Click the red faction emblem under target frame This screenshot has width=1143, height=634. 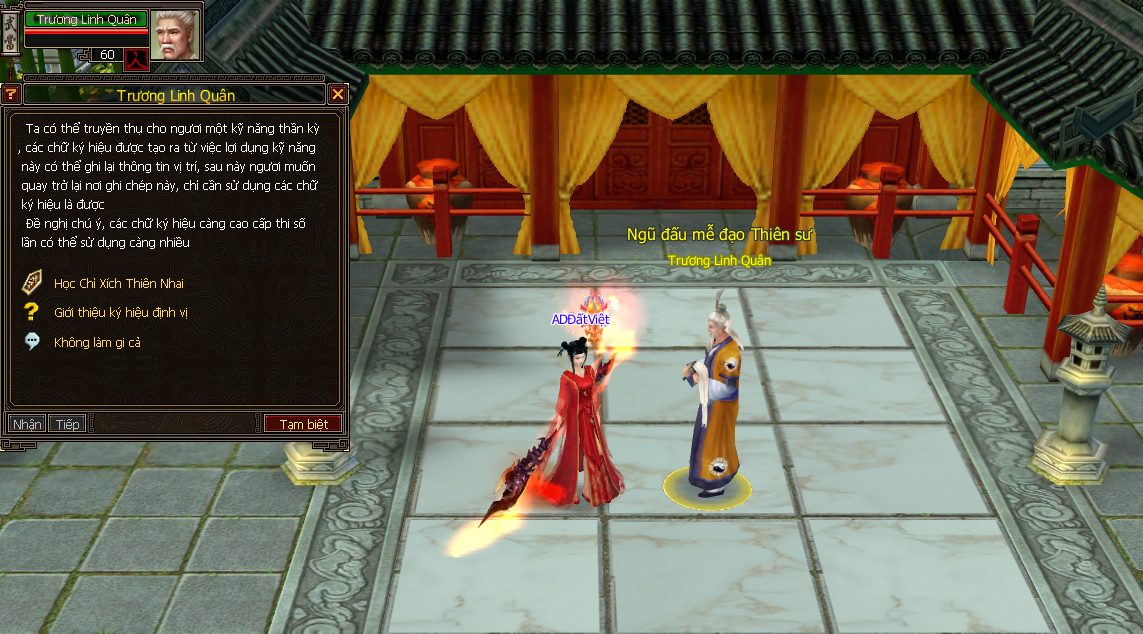tap(136, 58)
